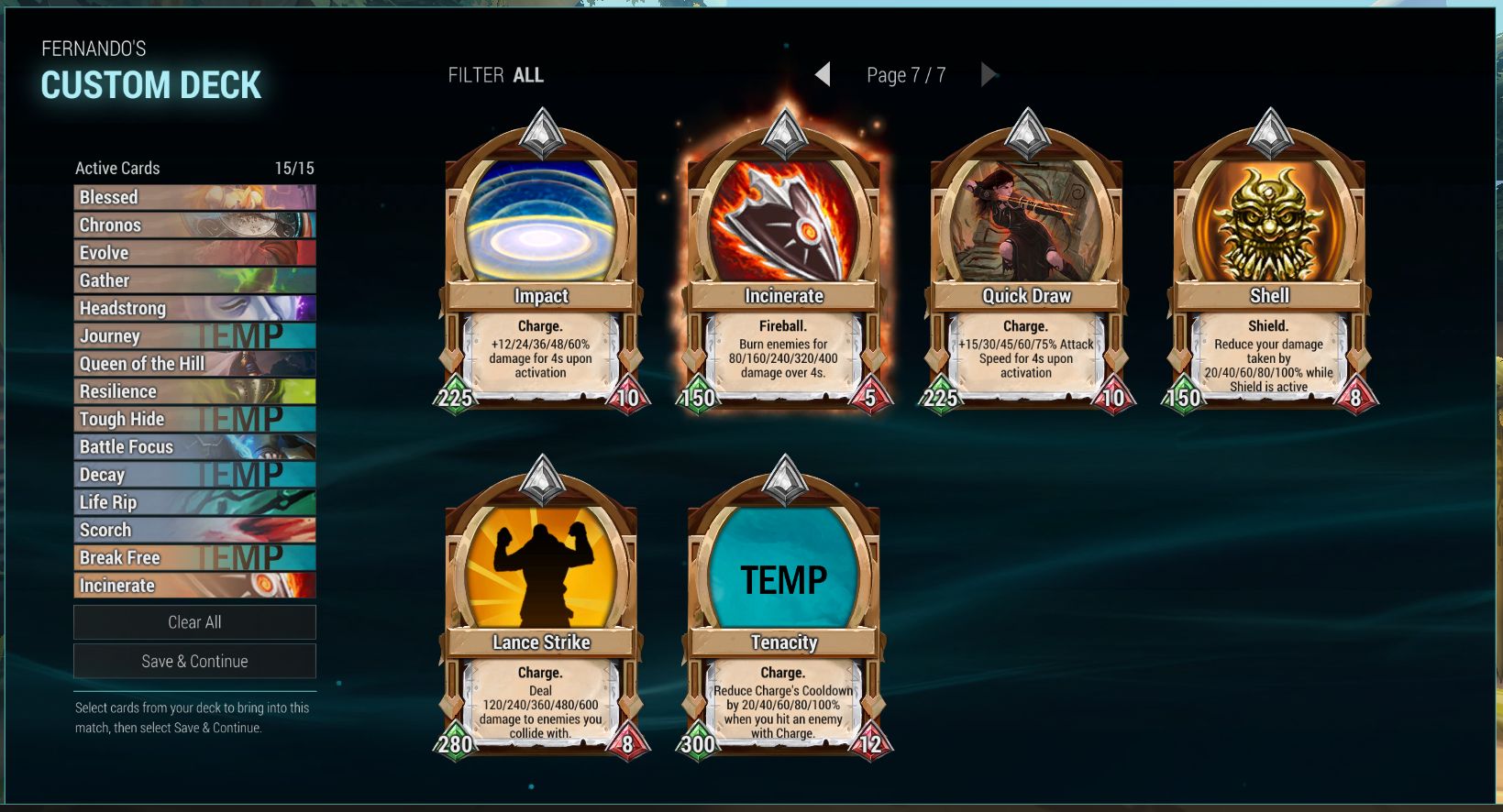Toggle Queen of the Hill card selection

[x=193, y=364]
